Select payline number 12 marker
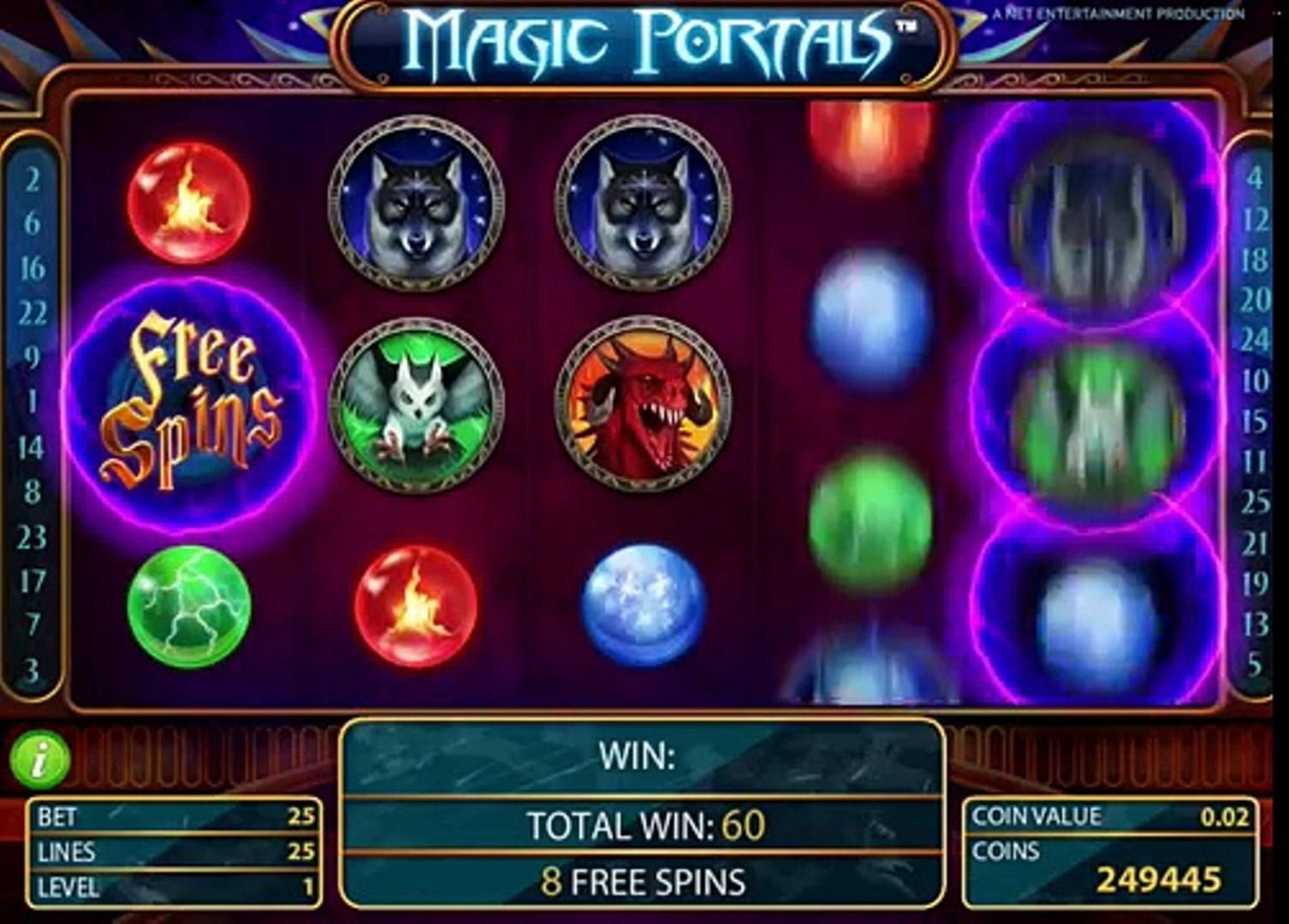The image size is (1289, 924). point(1255,221)
